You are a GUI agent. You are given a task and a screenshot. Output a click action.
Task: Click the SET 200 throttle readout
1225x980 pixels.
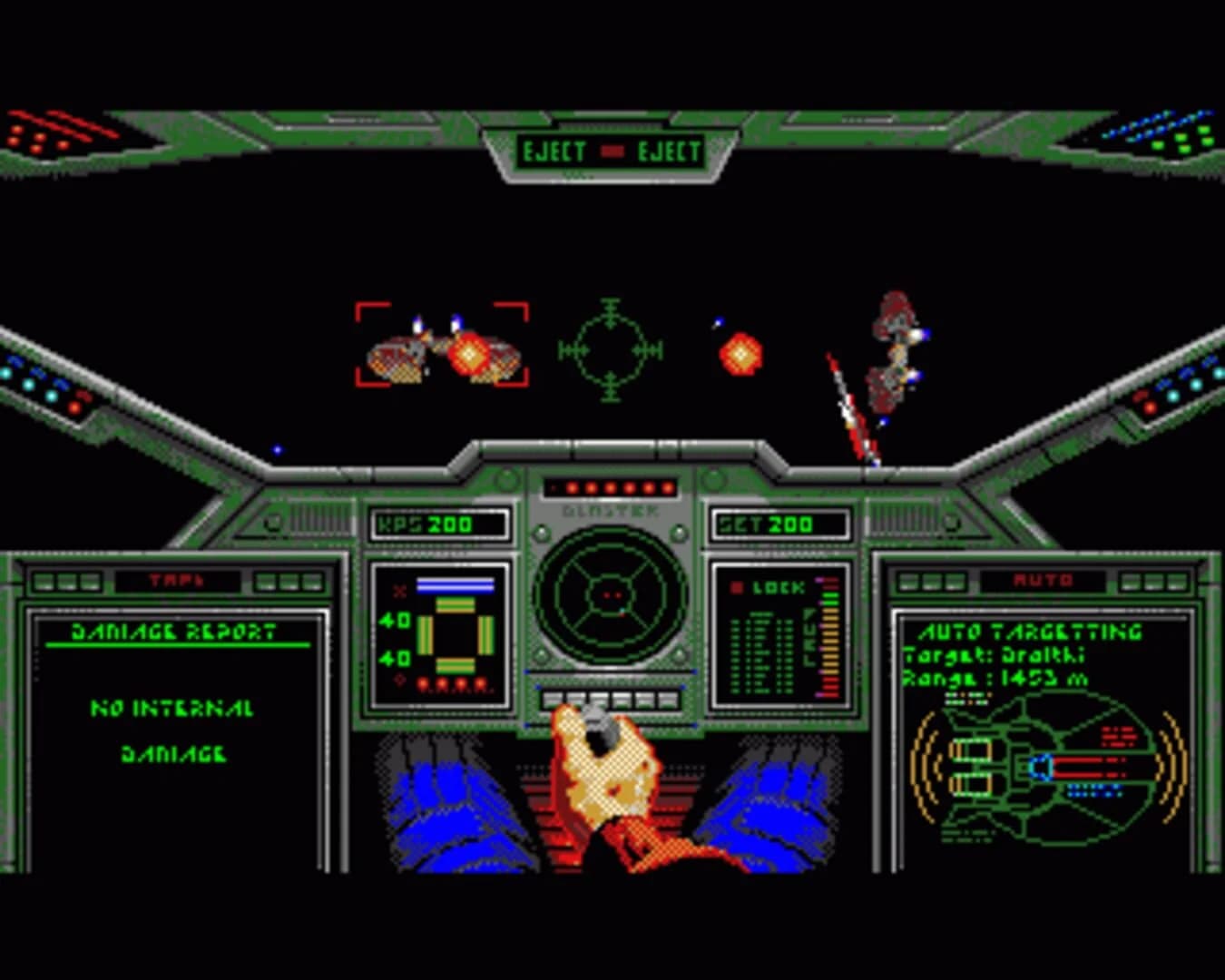pos(782,523)
